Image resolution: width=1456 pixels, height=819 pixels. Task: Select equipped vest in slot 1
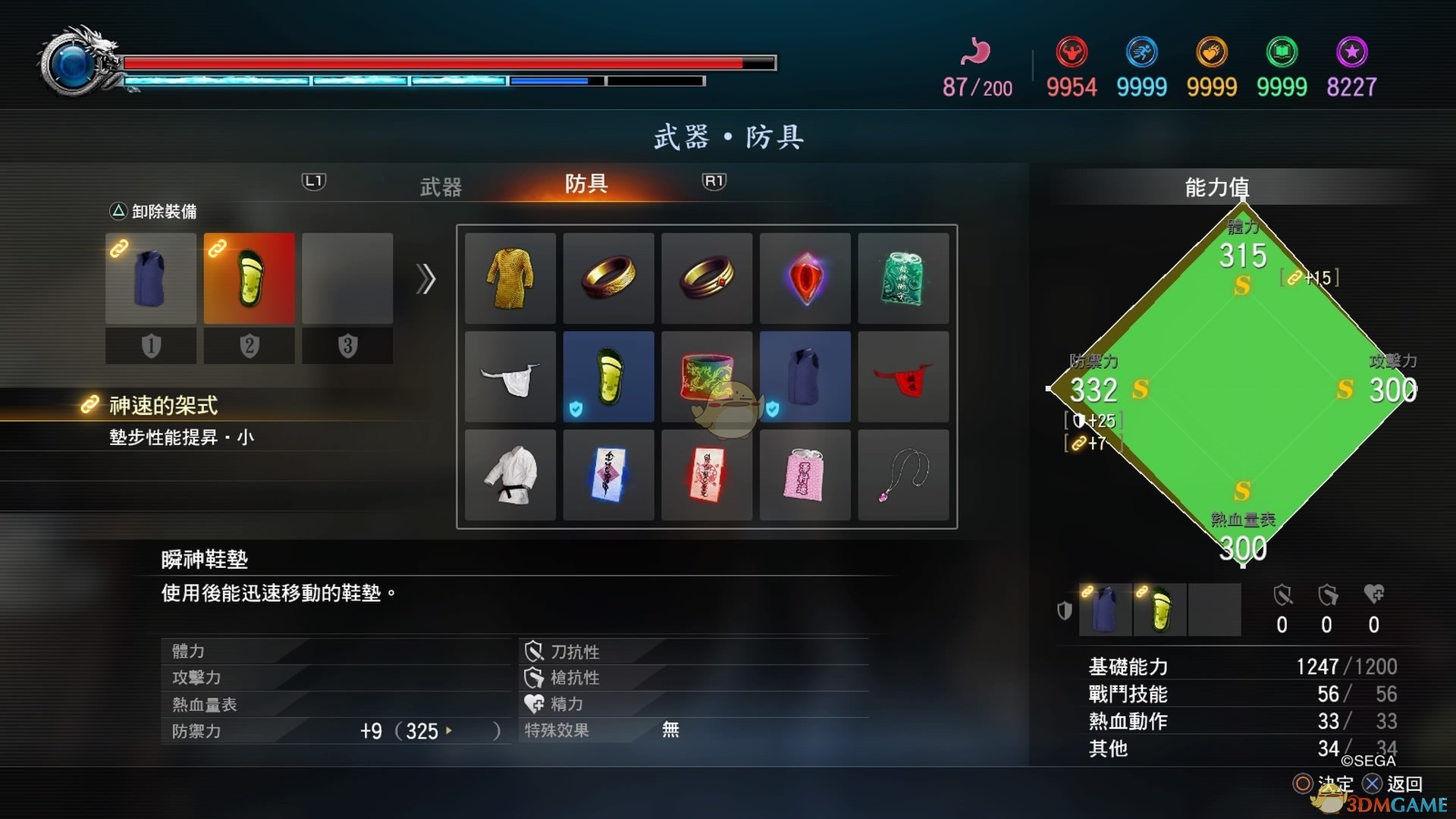pyautogui.click(x=150, y=278)
